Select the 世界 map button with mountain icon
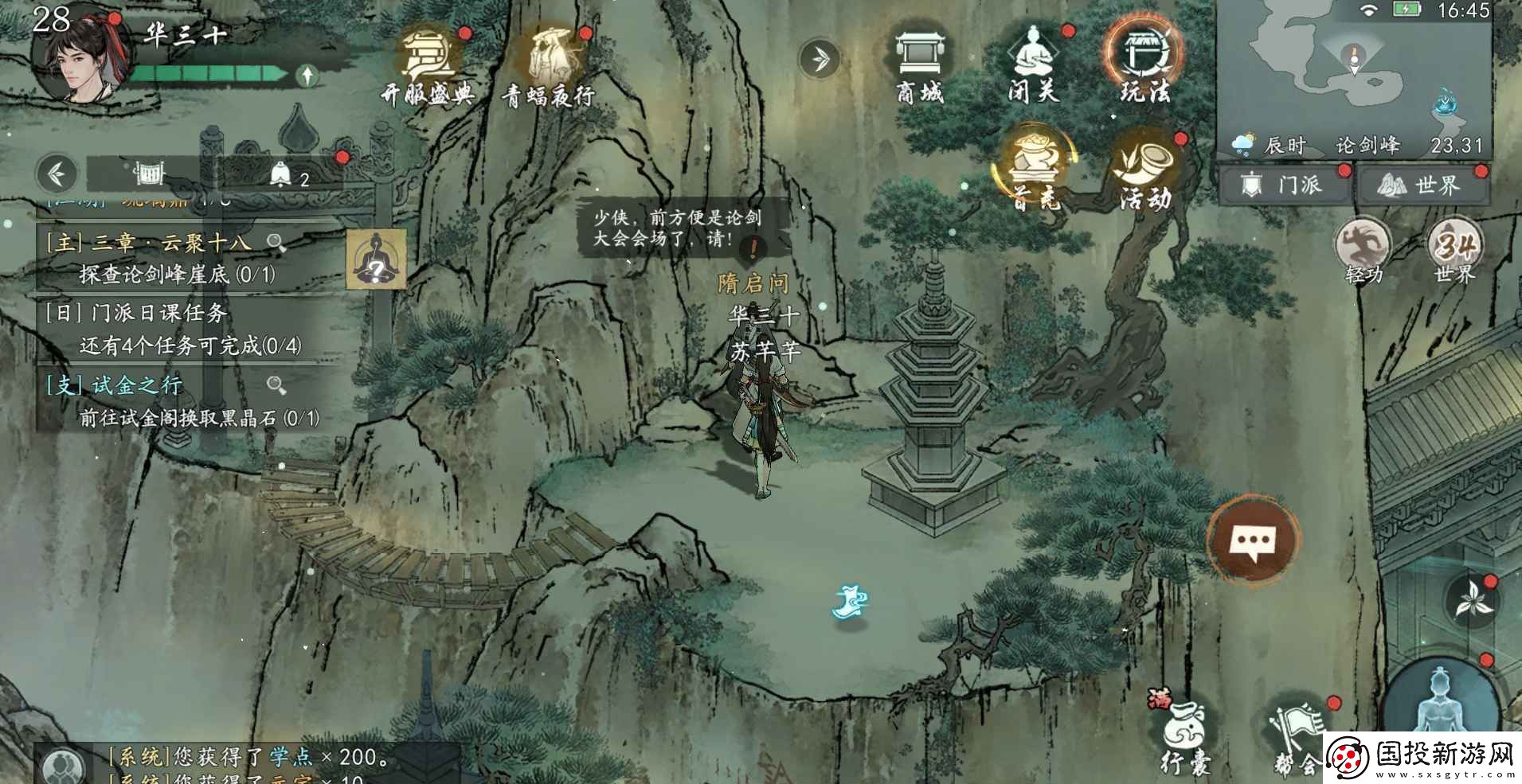Screen dimensions: 1522x784 tap(1422, 185)
